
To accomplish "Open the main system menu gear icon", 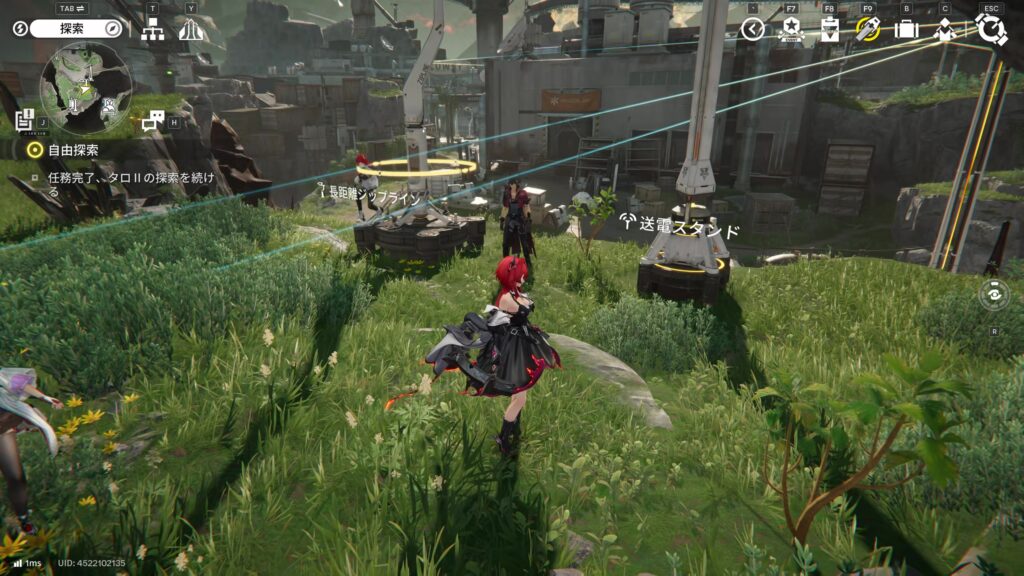I will pyautogui.click(x=991, y=28).
